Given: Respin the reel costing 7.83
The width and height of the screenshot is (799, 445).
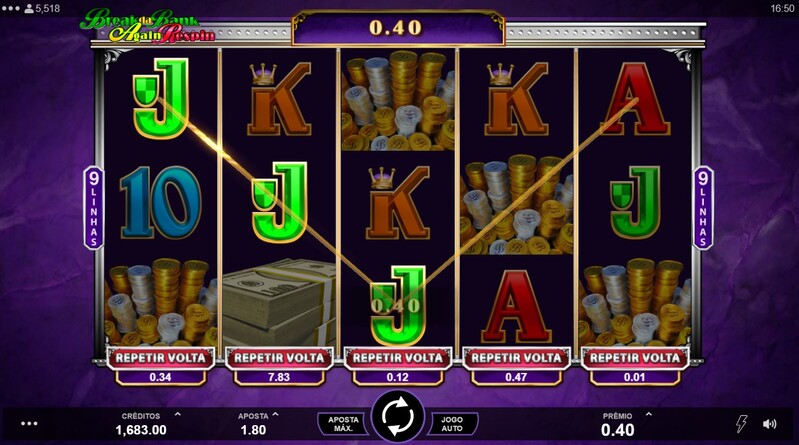Looking at the screenshot, I should [278, 357].
